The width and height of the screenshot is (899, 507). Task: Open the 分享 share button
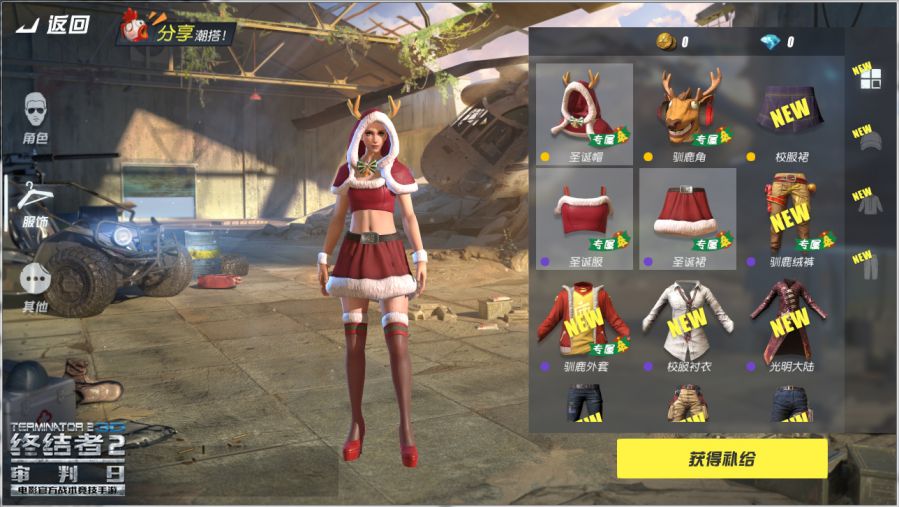pyautogui.click(x=178, y=31)
